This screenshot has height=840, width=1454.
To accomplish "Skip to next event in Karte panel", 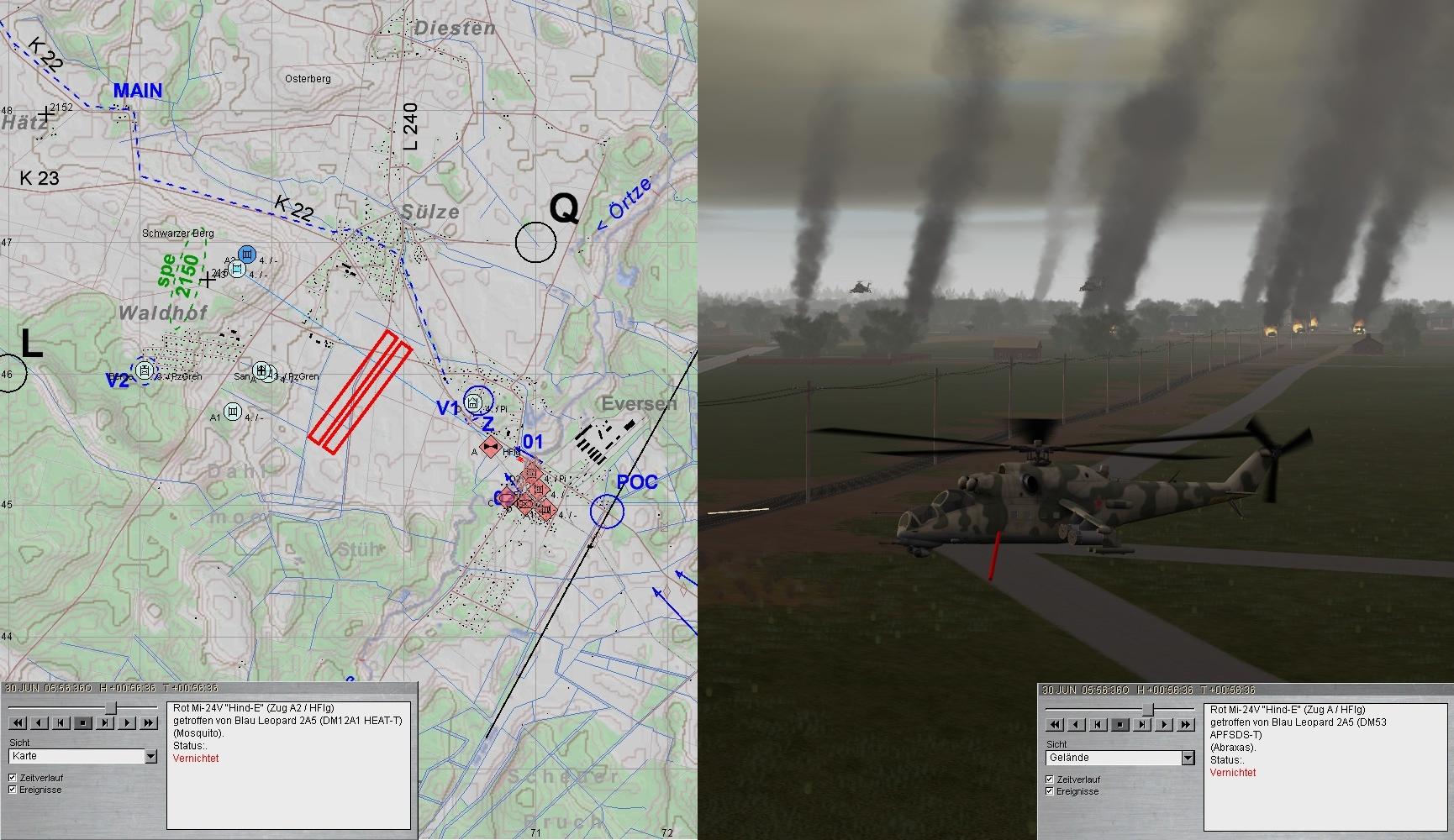I will click(x=105, y=722).
